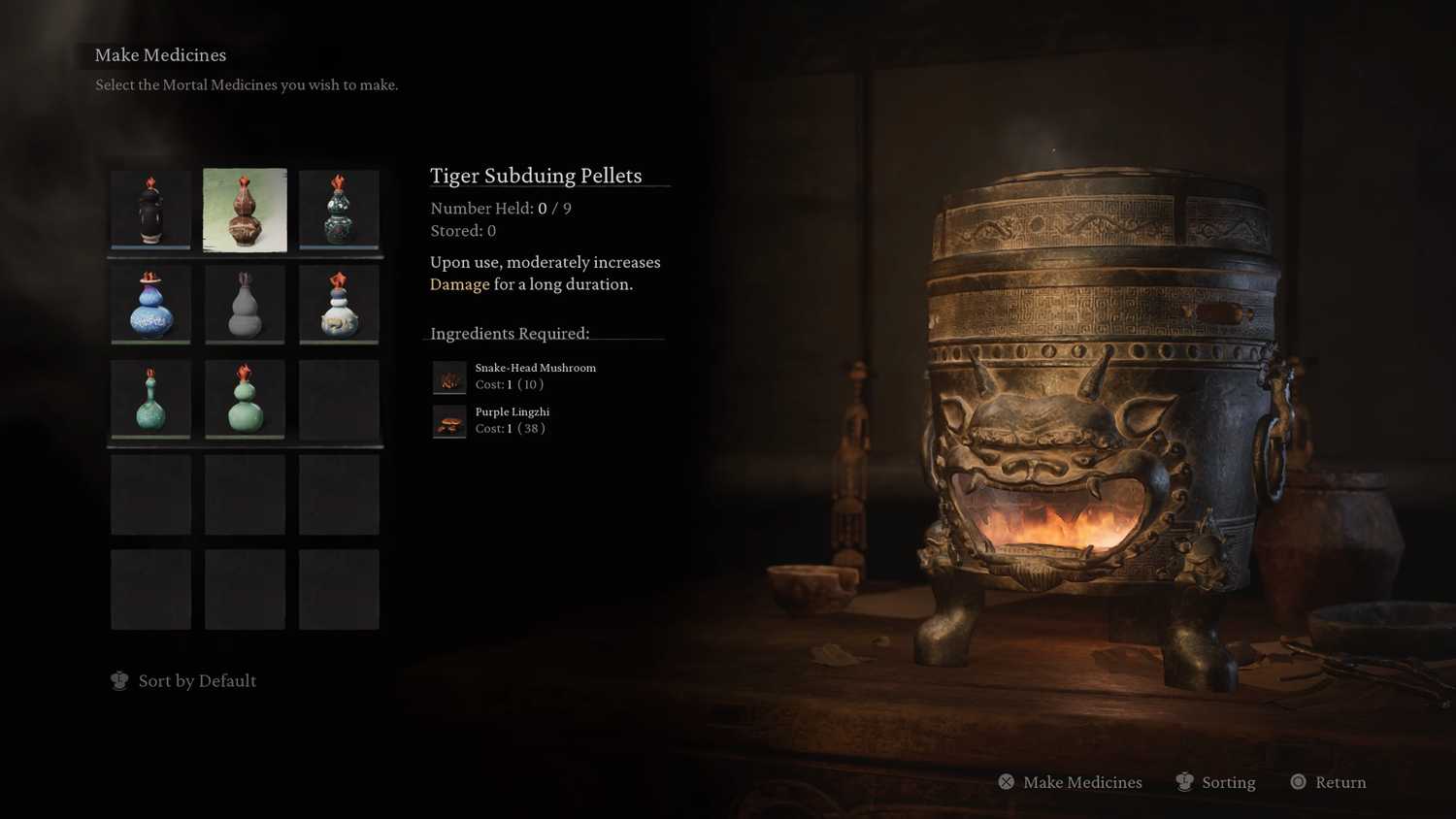Select the black medicine jar slot
This screenshot has width=1456, height=819.
(x=150, y=210)
